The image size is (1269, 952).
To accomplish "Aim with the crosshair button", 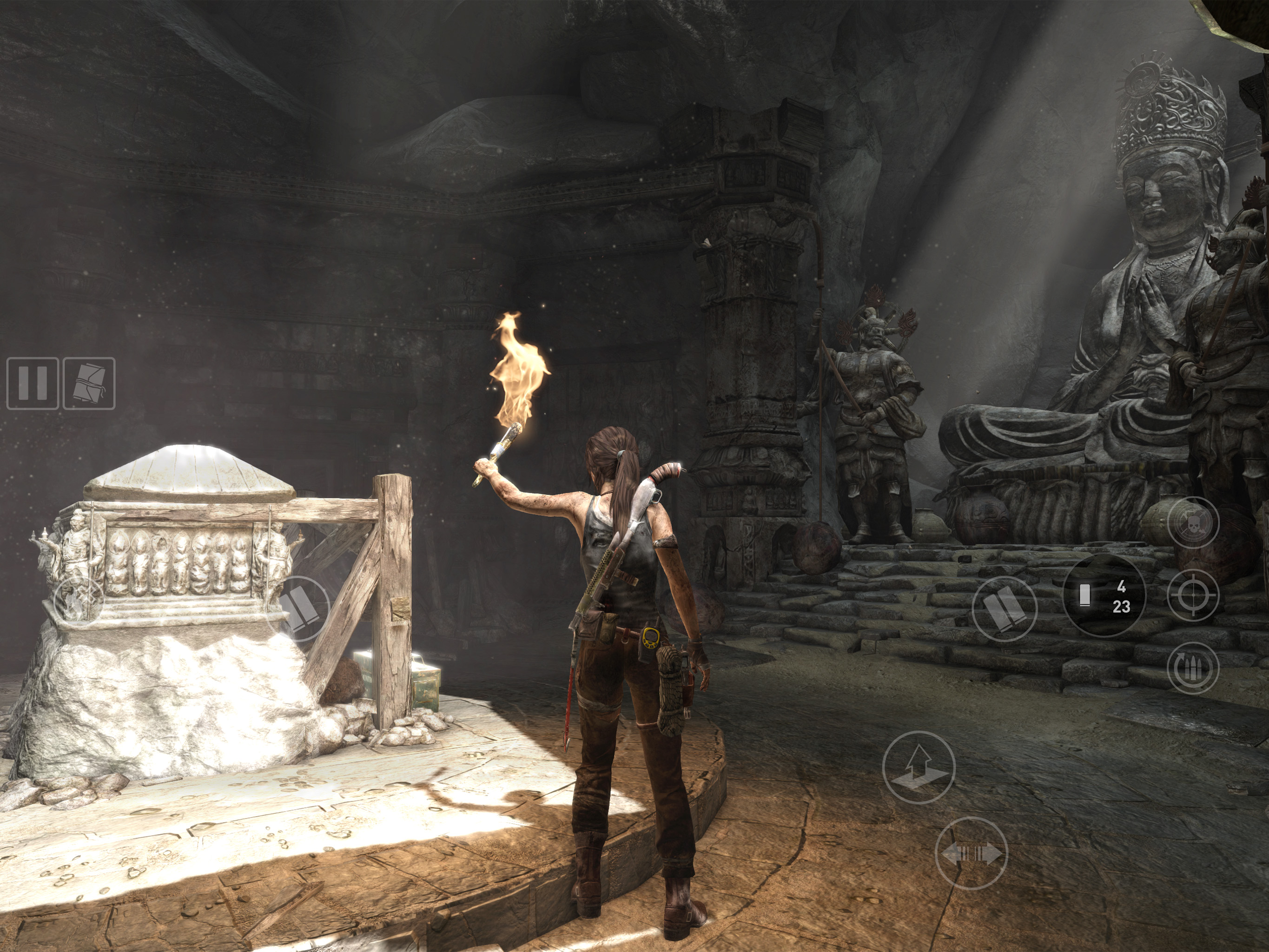I will coord(1193,595).
